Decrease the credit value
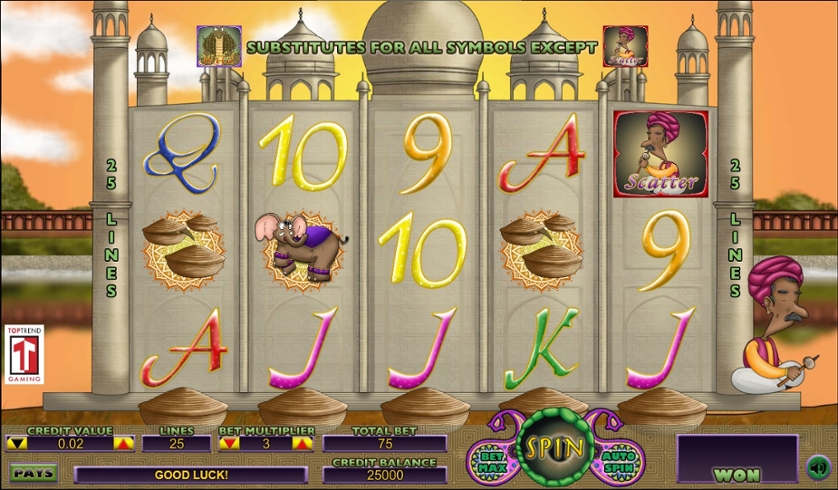838x490 pixels. (15, 443)
